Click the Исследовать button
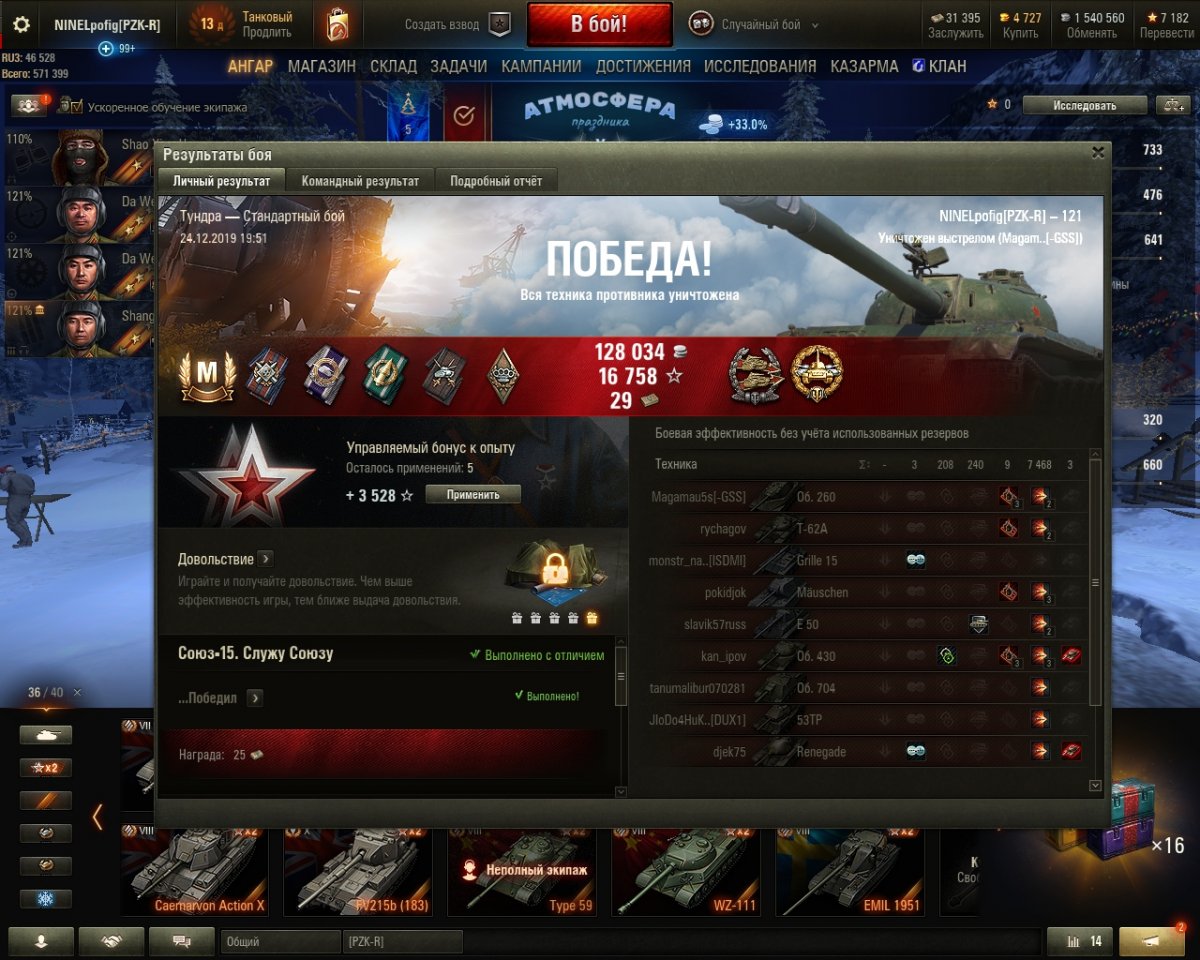 pos(1084,105)
